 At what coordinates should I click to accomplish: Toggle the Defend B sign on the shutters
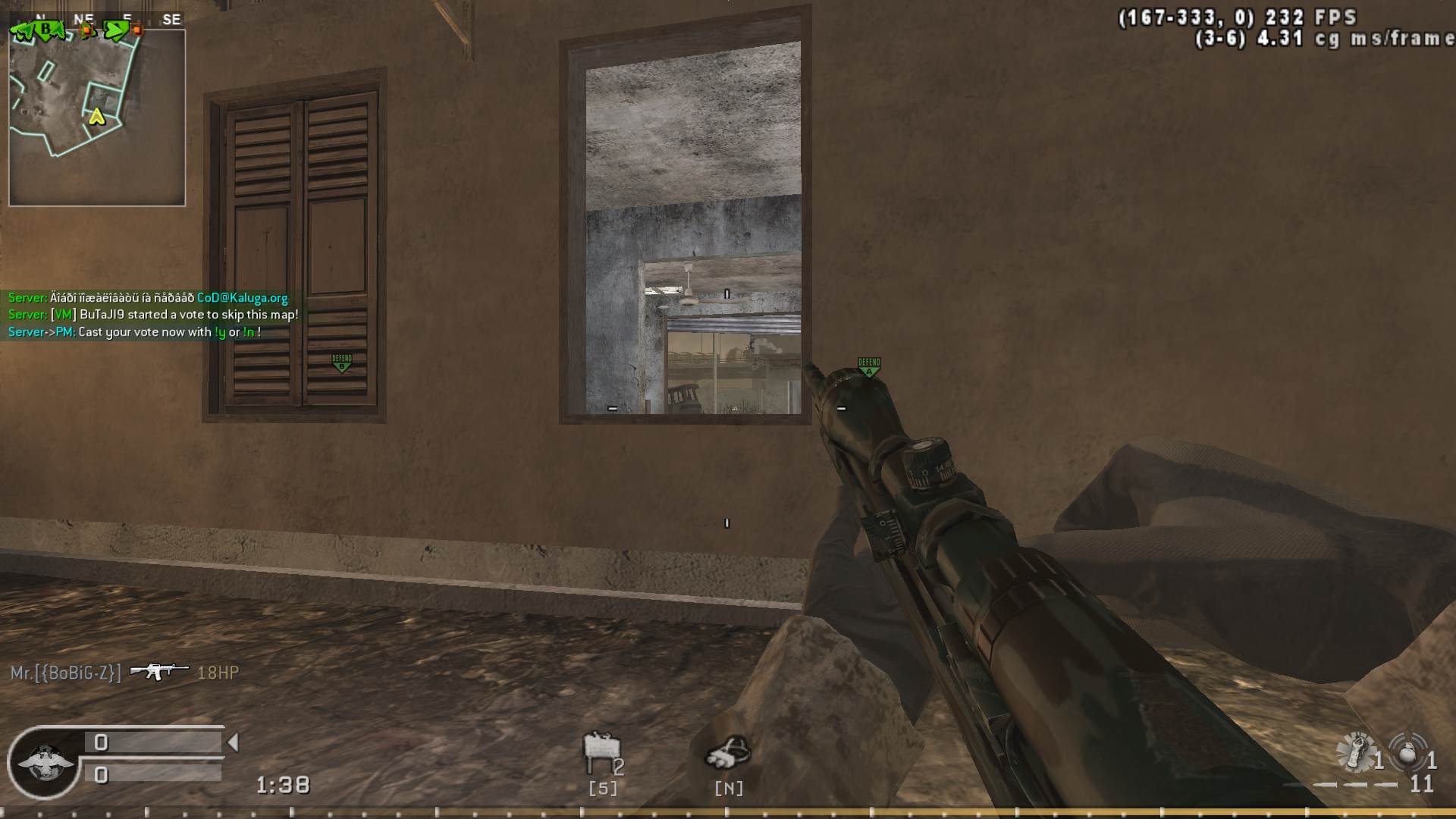coord(344,362)
